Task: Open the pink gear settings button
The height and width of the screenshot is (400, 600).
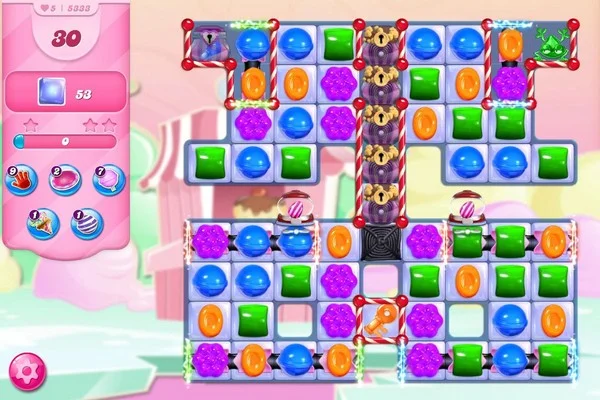Action: coord(23,372)
